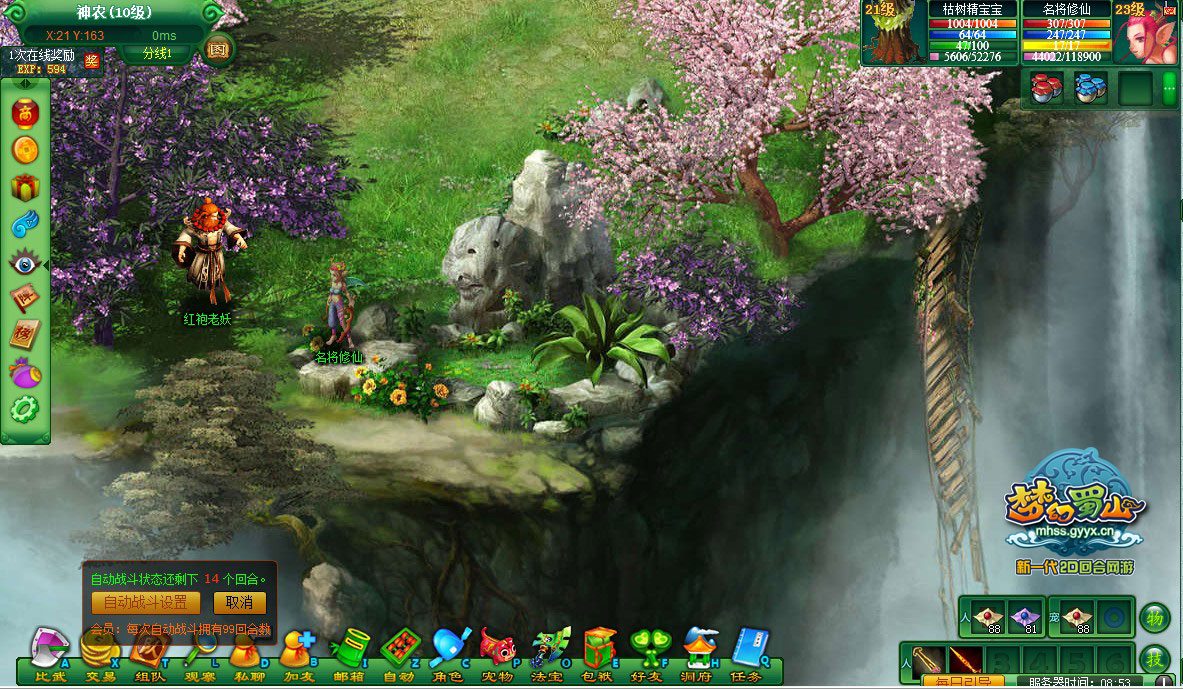Open settings via the green gear icon
The height and width of the screenshot is (689, 1183).
[25, 409]
